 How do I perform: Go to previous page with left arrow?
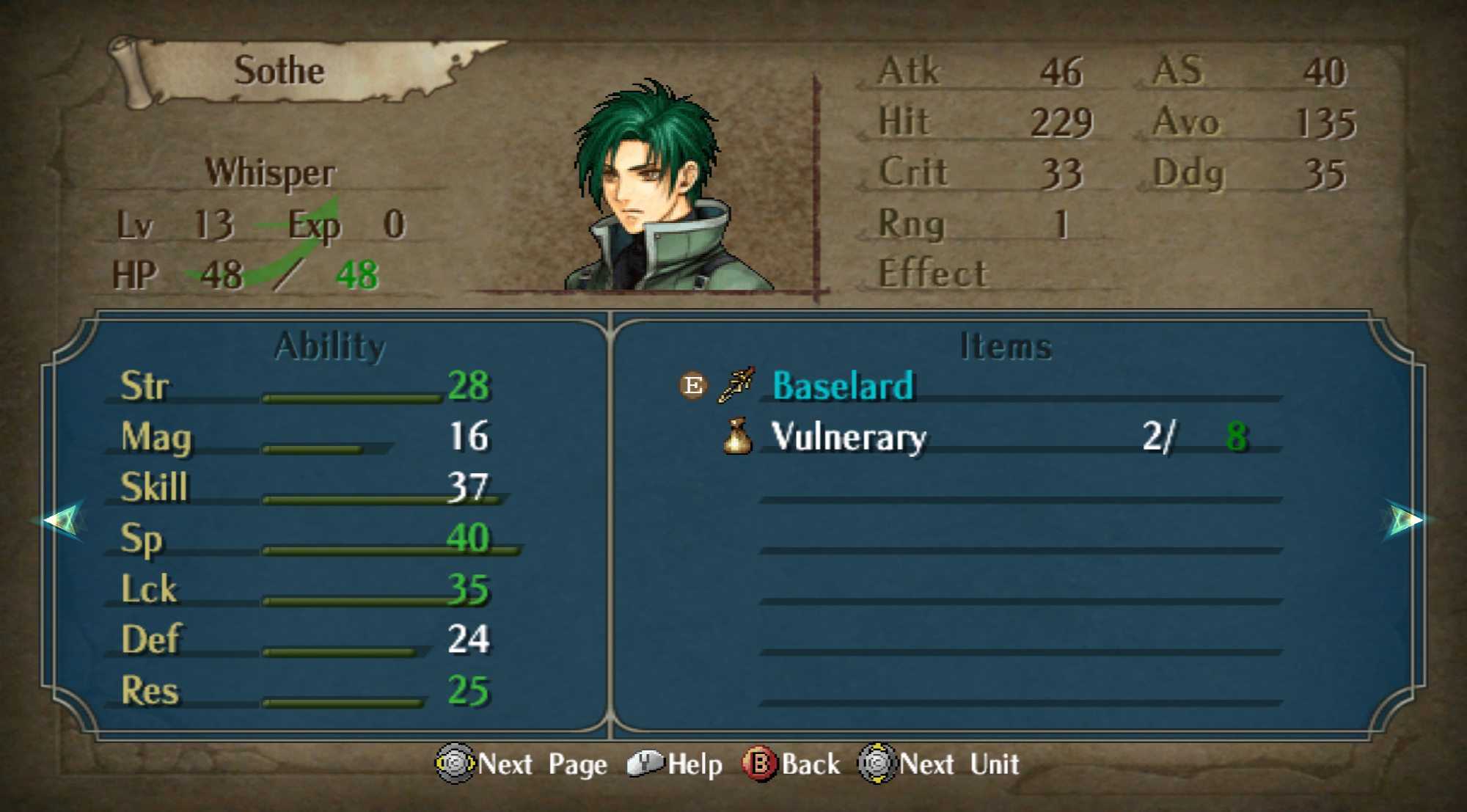click(62, 520)
